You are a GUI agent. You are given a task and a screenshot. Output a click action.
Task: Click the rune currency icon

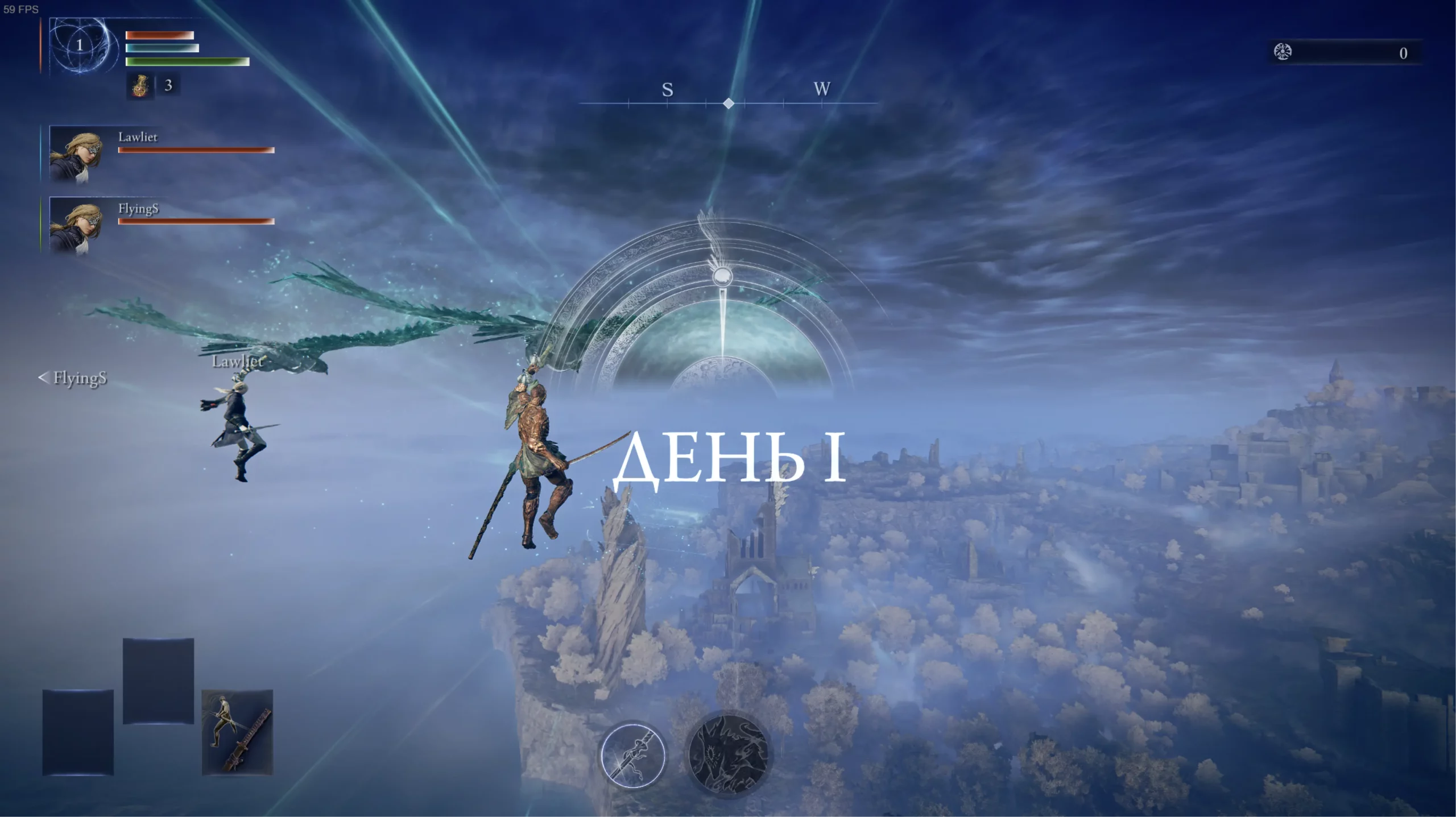pos(1283,52)
